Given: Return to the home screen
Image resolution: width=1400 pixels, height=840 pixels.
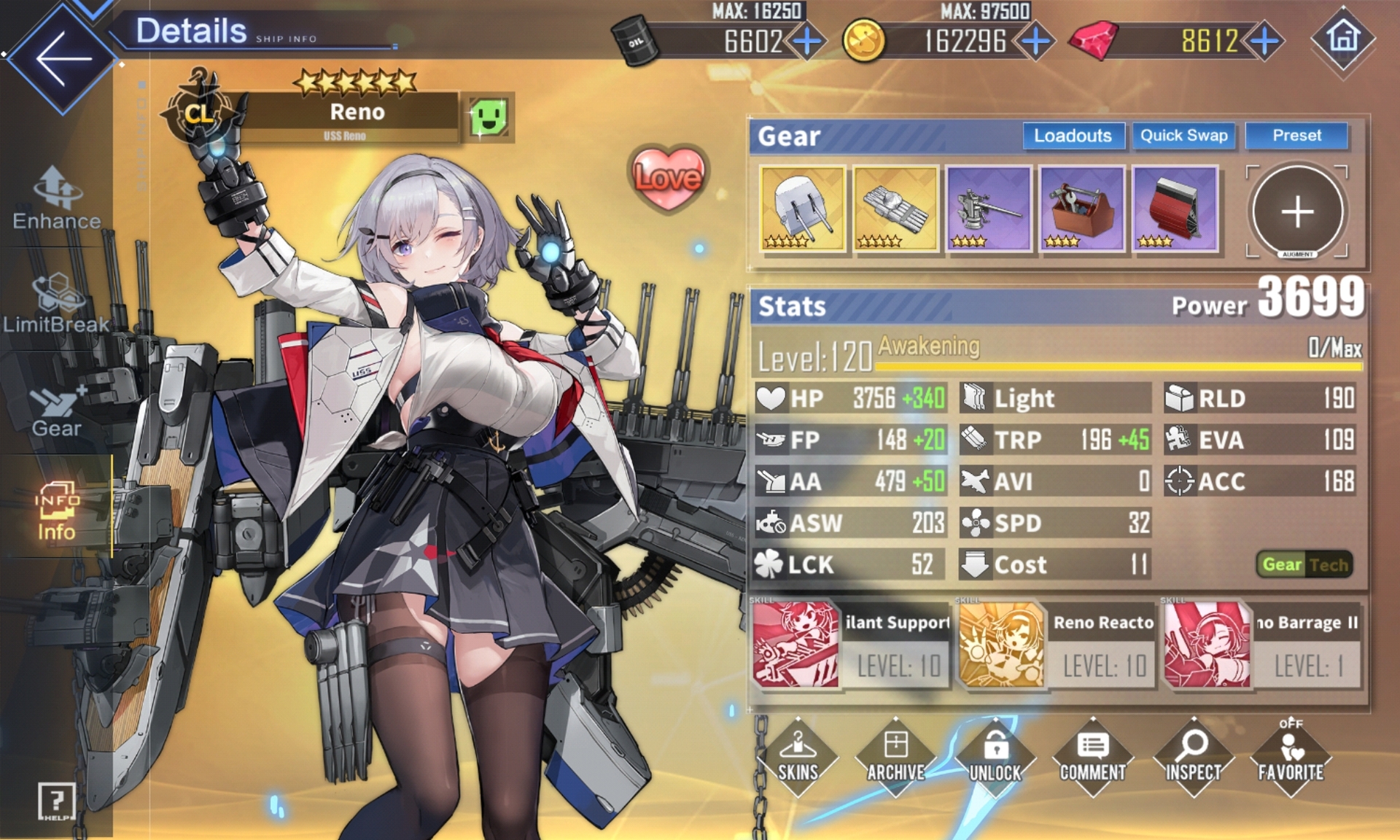Looking at the screenshot, I should [1343, 38].
